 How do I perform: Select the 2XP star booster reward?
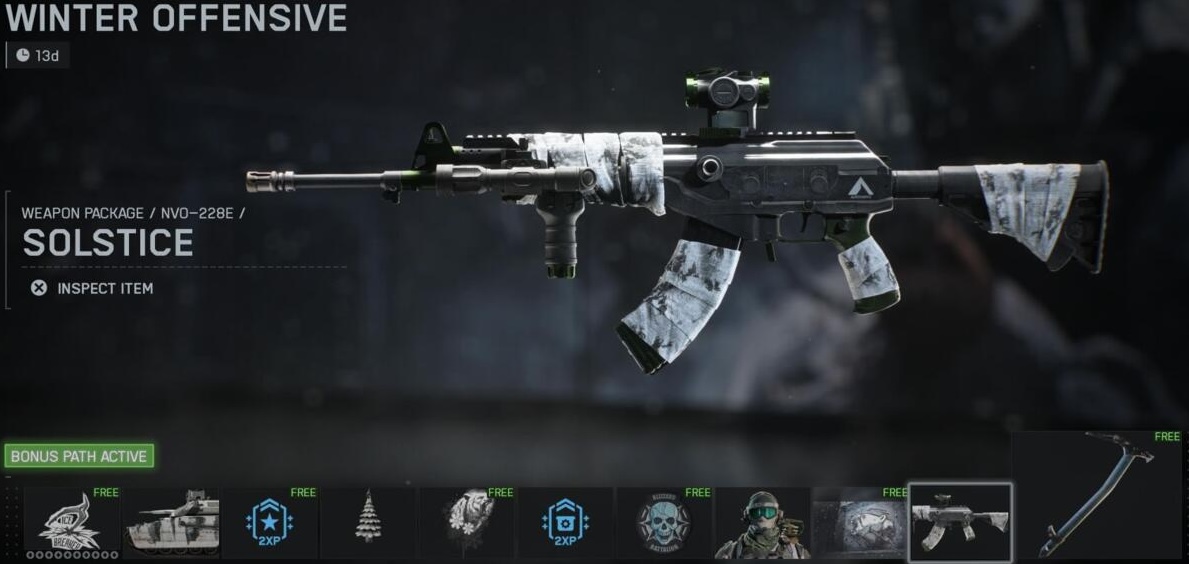269,523
